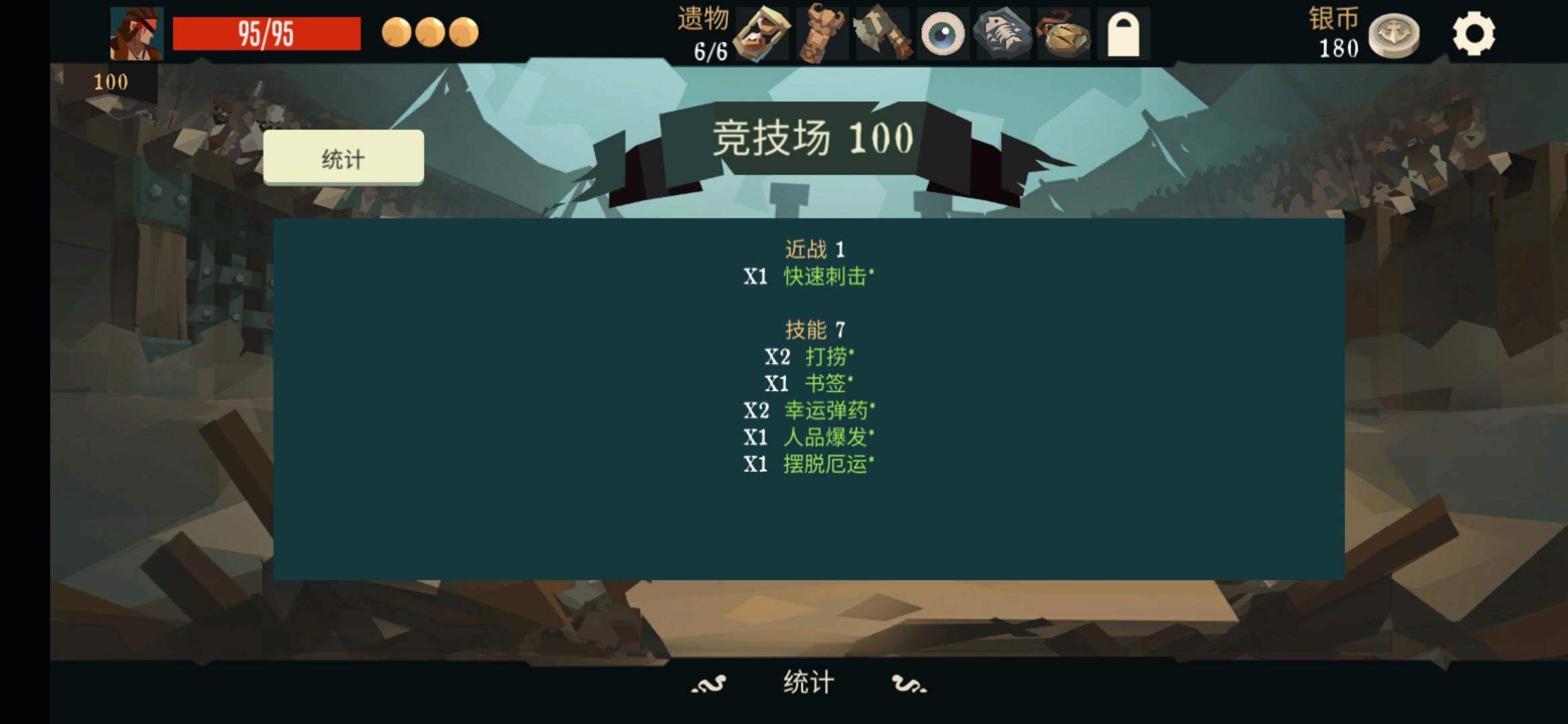Tap the locked relic slot padlock

point(1123,35)
